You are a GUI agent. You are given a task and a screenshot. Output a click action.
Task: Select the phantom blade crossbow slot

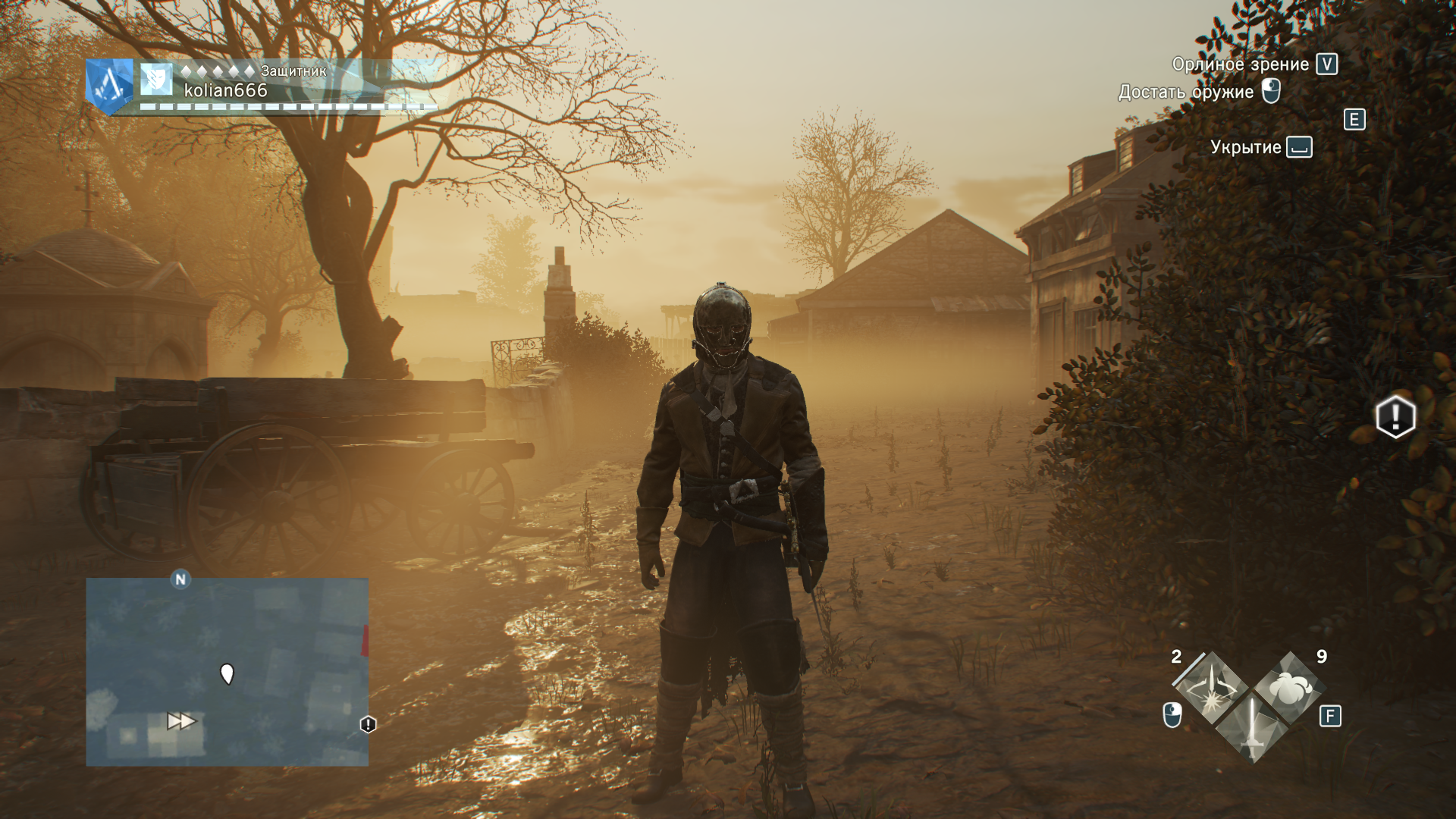pos(1213,687)
